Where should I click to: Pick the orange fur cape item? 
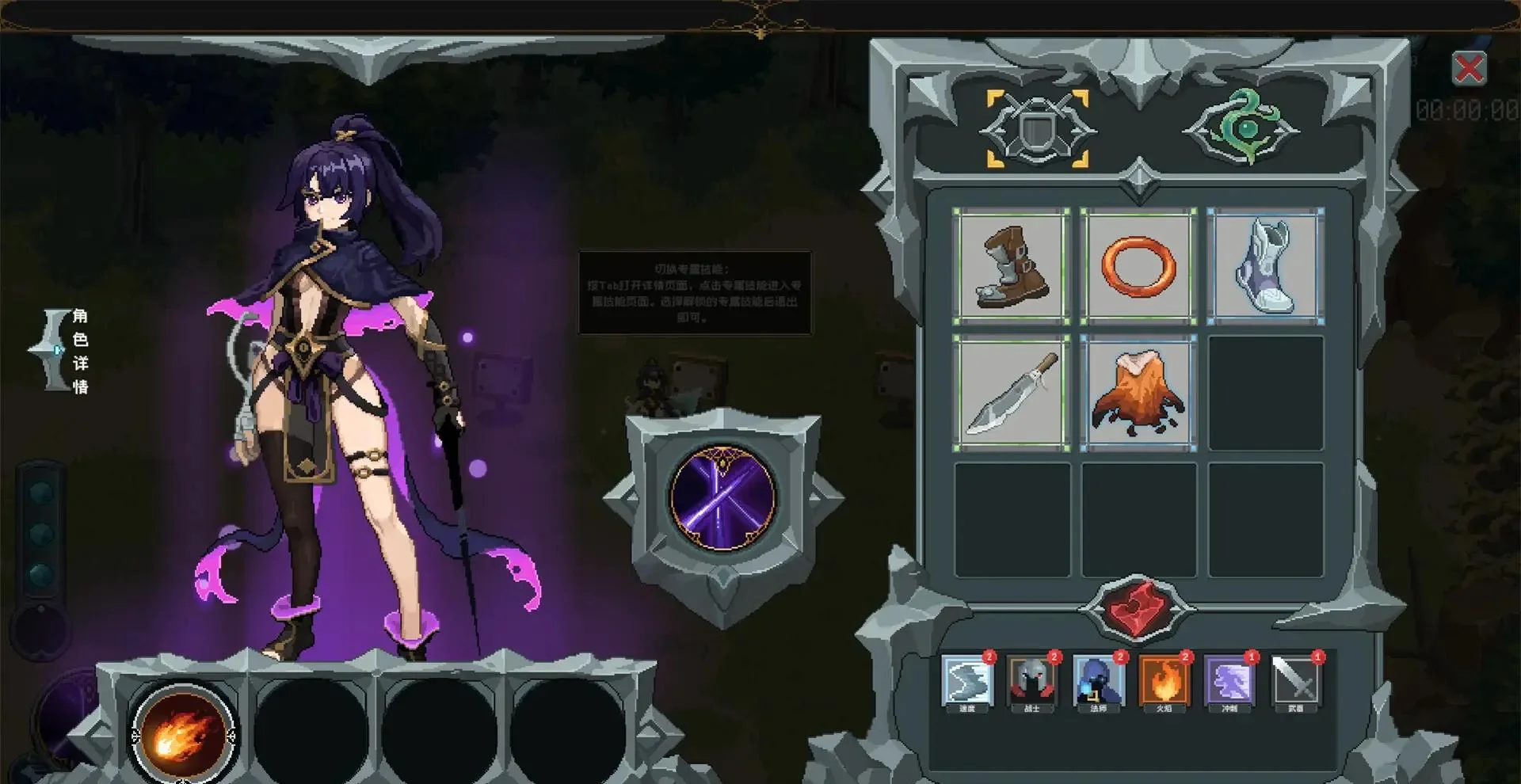pyautogui.click(x=1138, y=393)
